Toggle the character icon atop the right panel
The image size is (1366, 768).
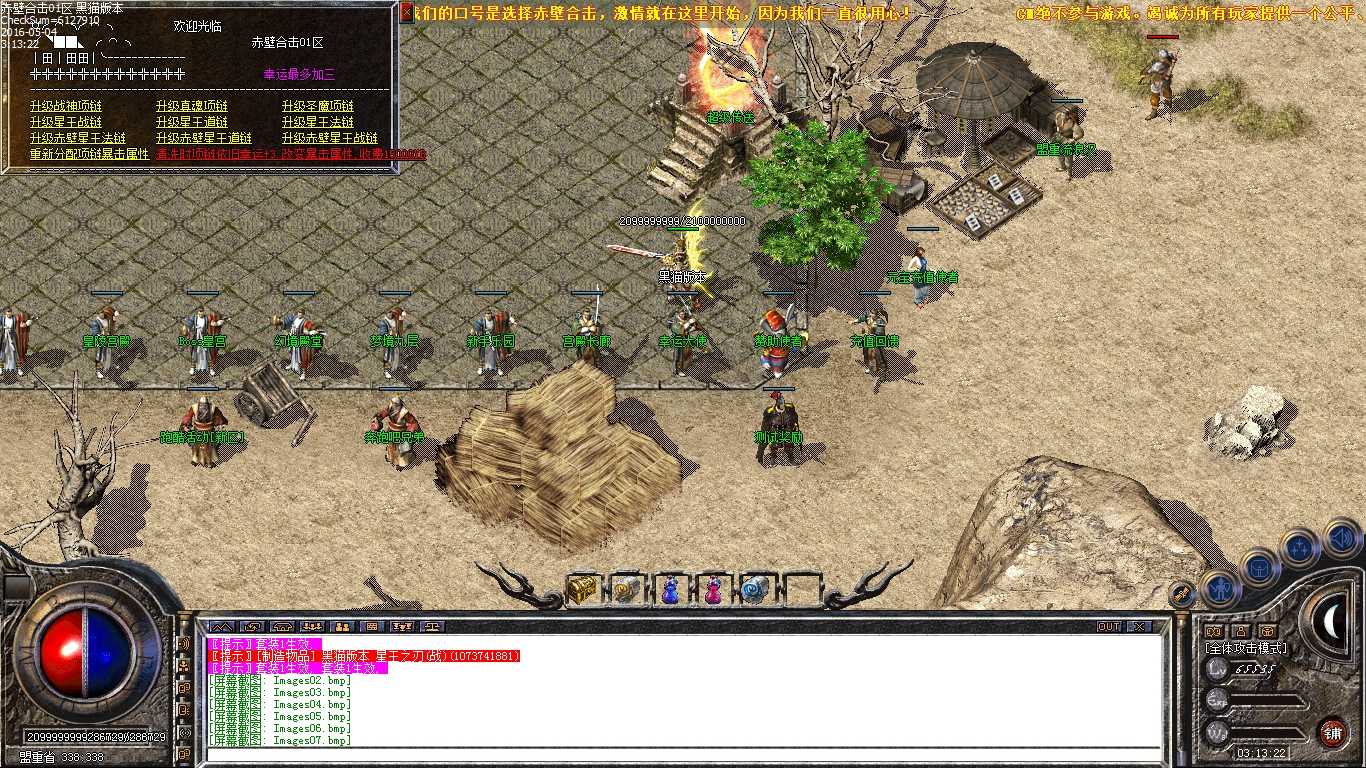[x=1241, y=631]
